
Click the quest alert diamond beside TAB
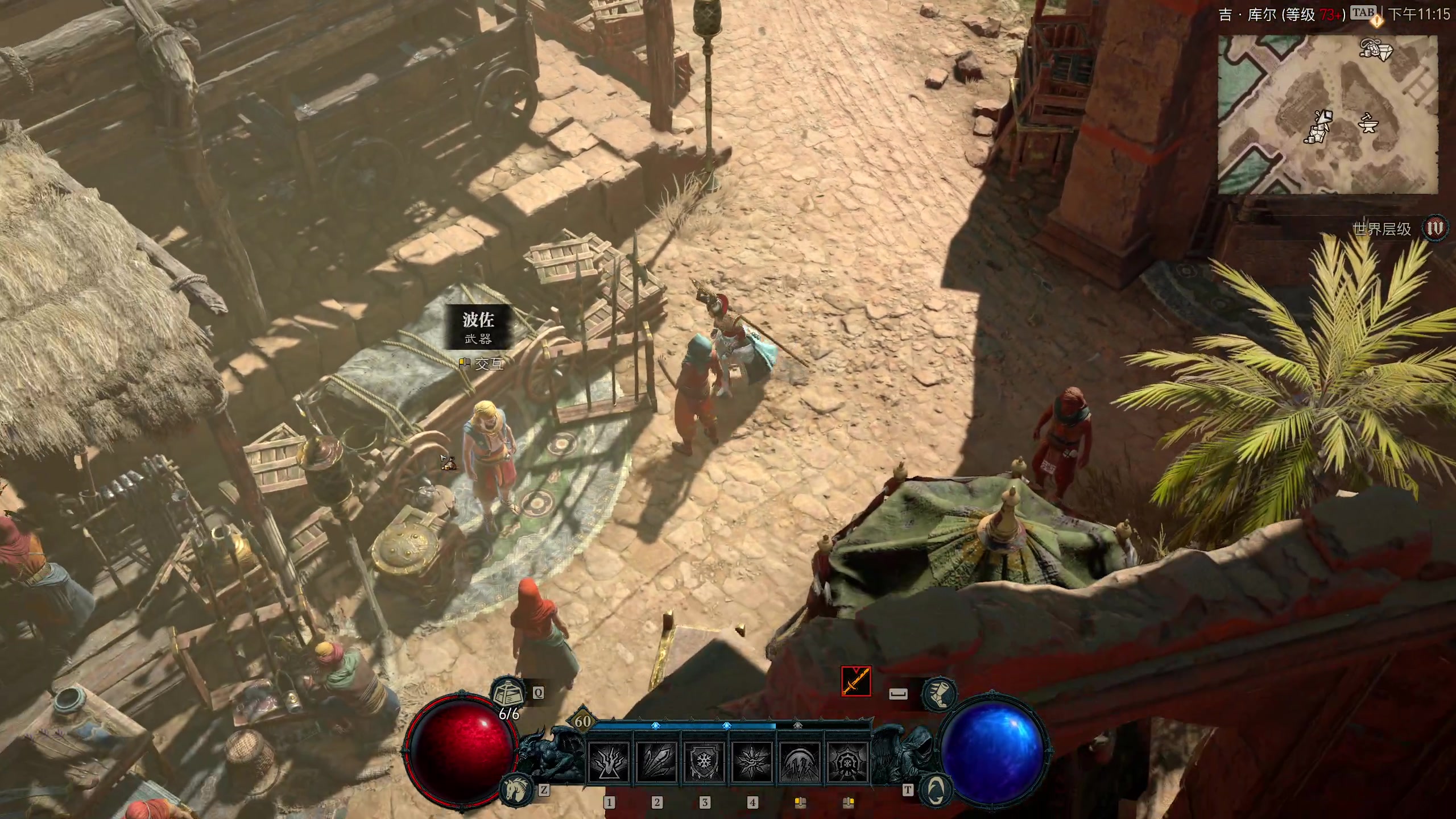[x=1377, y=22]
